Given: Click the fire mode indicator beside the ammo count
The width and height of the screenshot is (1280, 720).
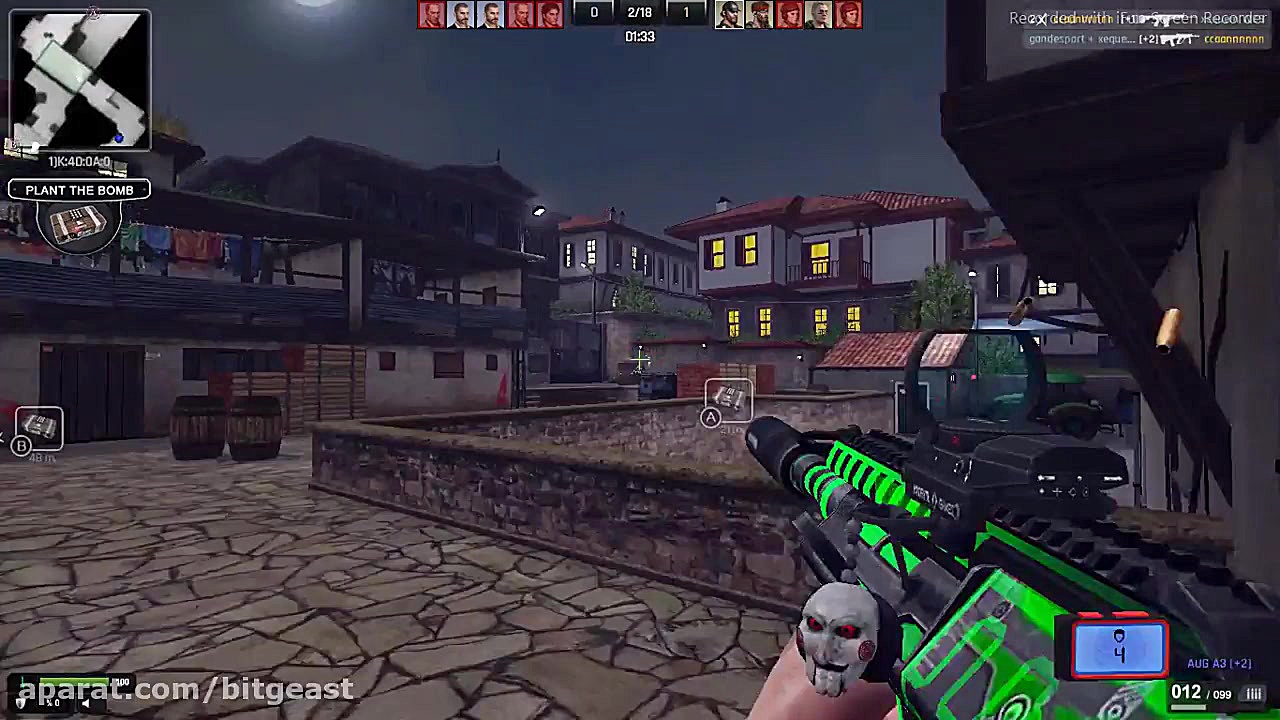Looking at the screenshot, I should coord(1254,692).
